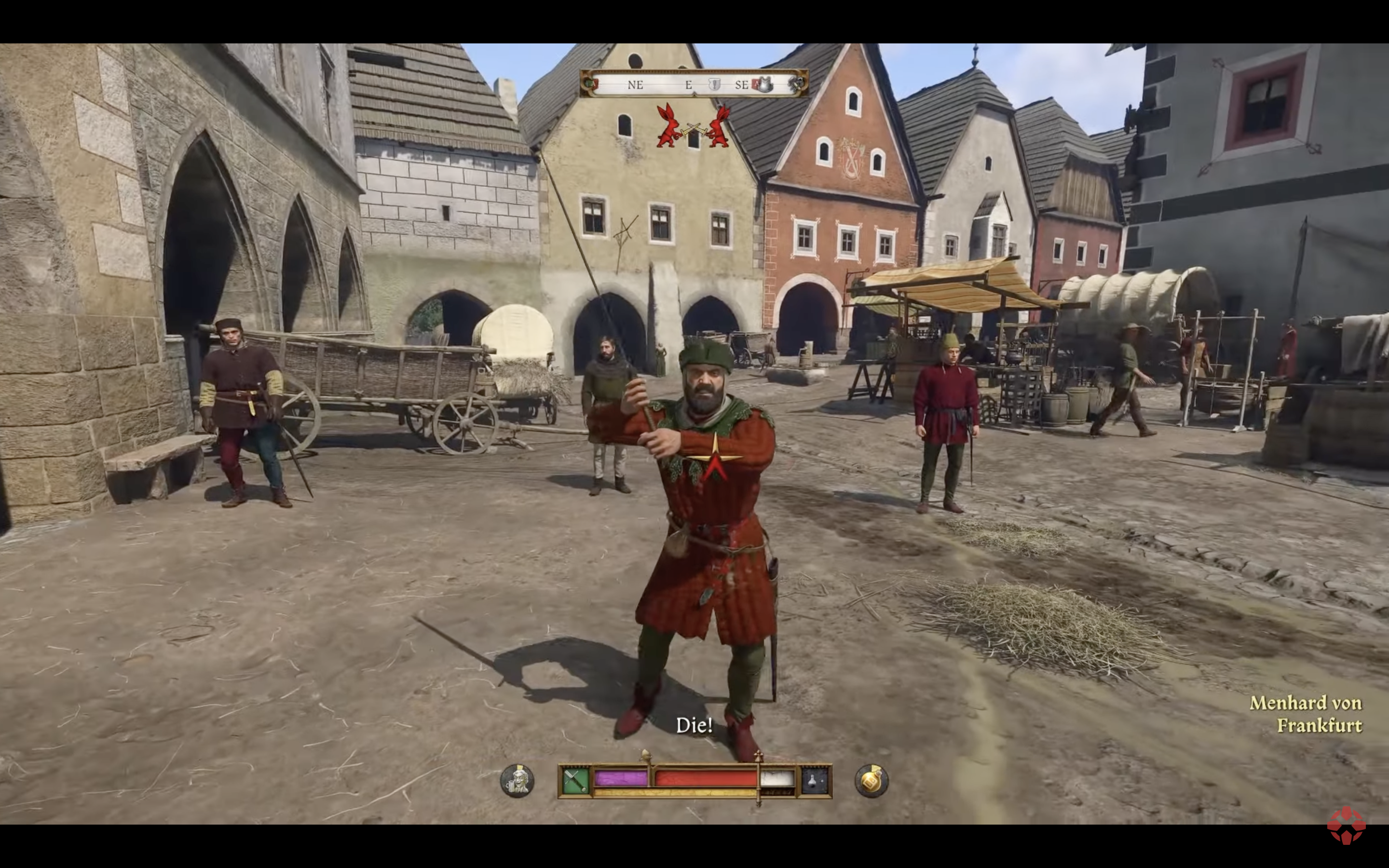This screenshot has height=868, width=1389.
Task: Click the red IGN logo watermark
Action: coord(1346,826)
